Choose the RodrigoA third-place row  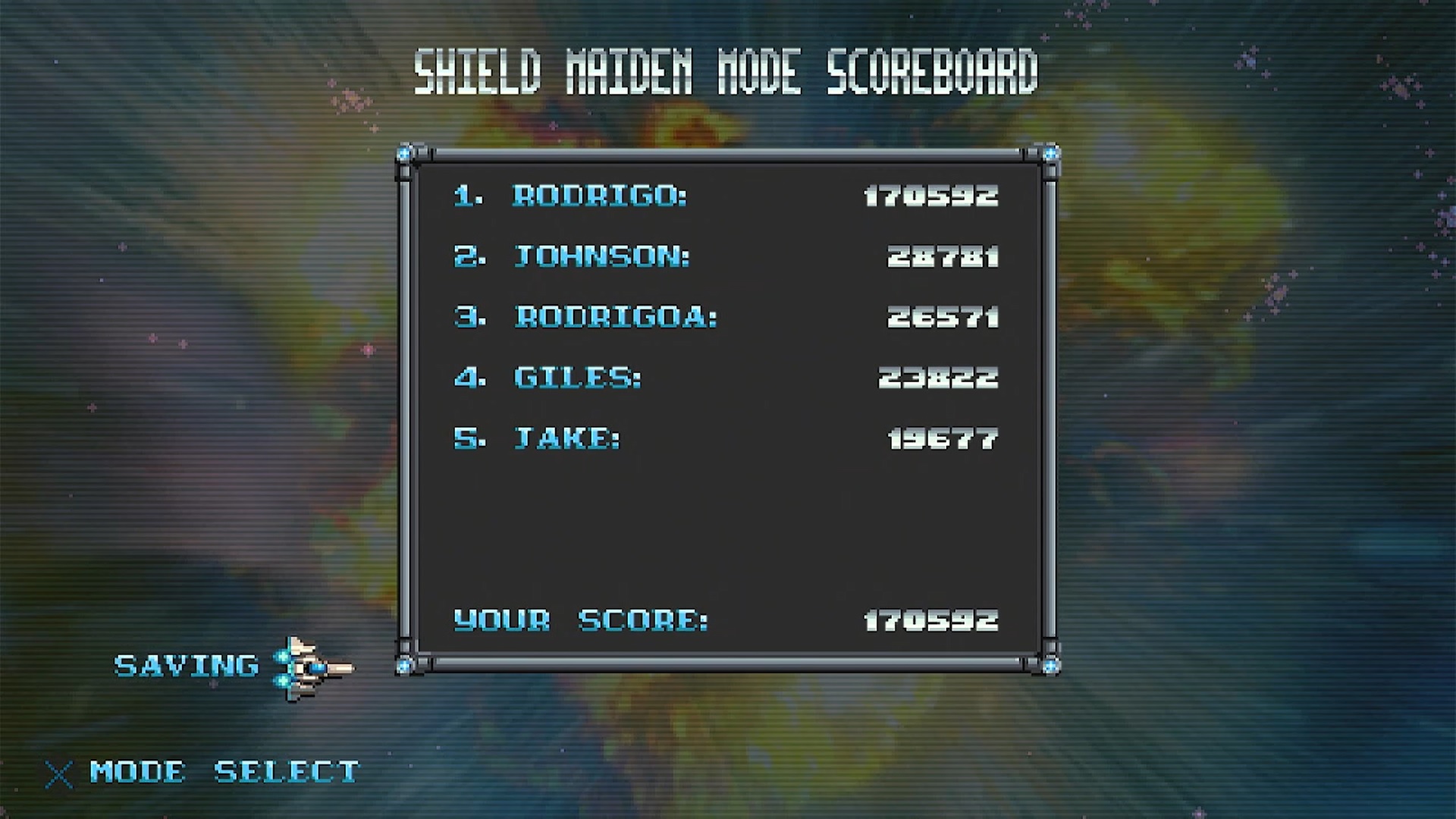point(725,317)
